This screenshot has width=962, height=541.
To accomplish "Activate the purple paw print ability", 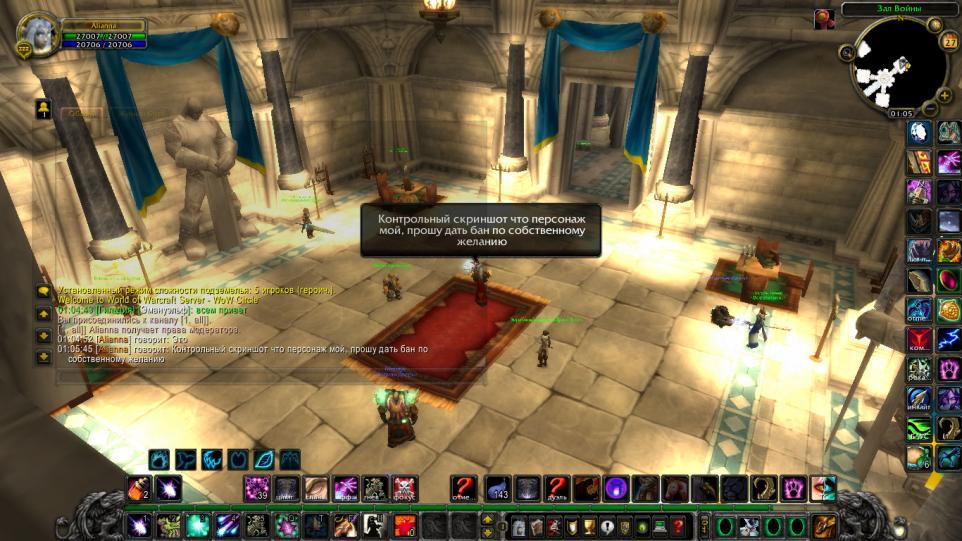I will click(795, 488).
